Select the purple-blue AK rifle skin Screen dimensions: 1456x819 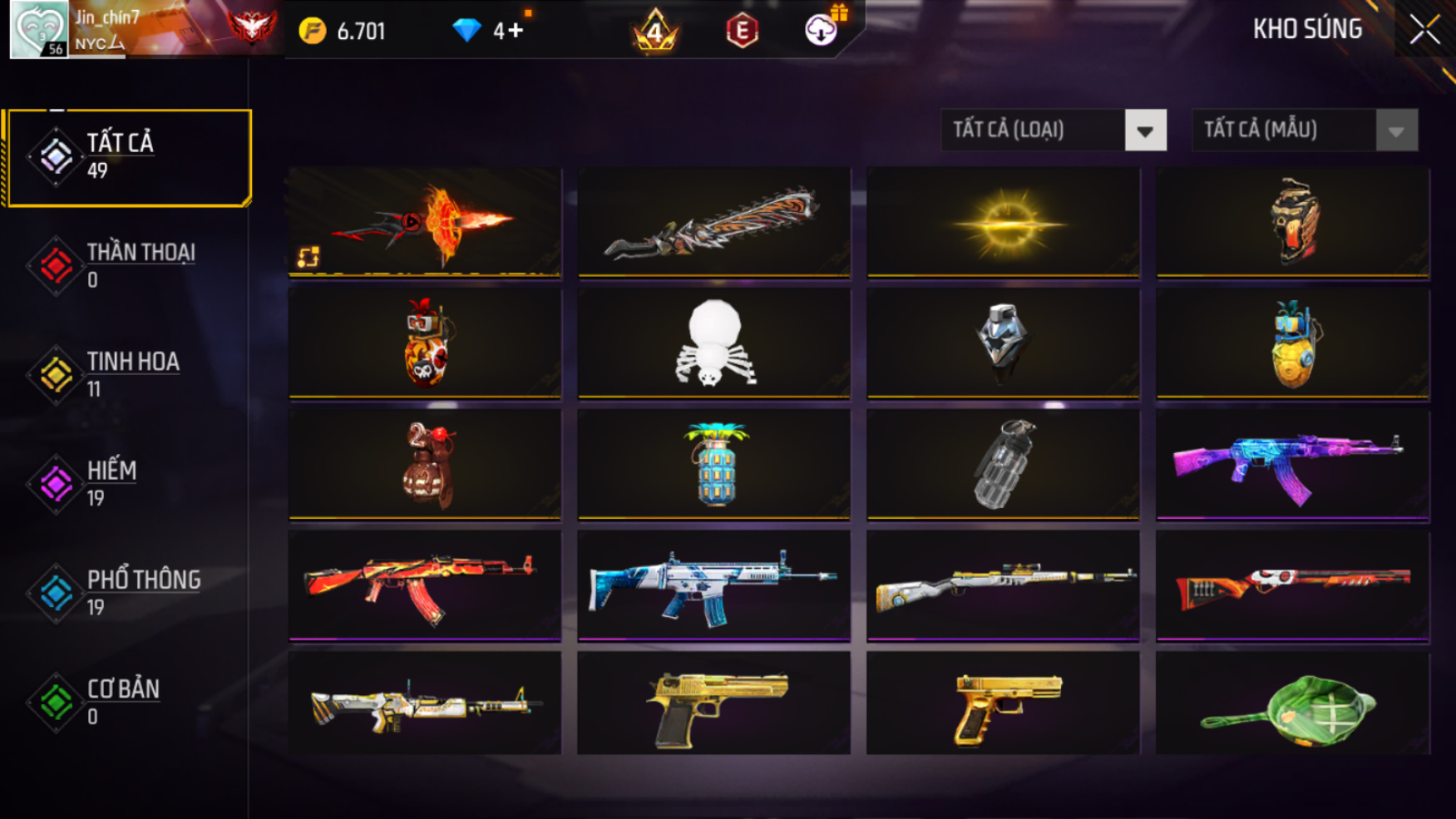1292,464
